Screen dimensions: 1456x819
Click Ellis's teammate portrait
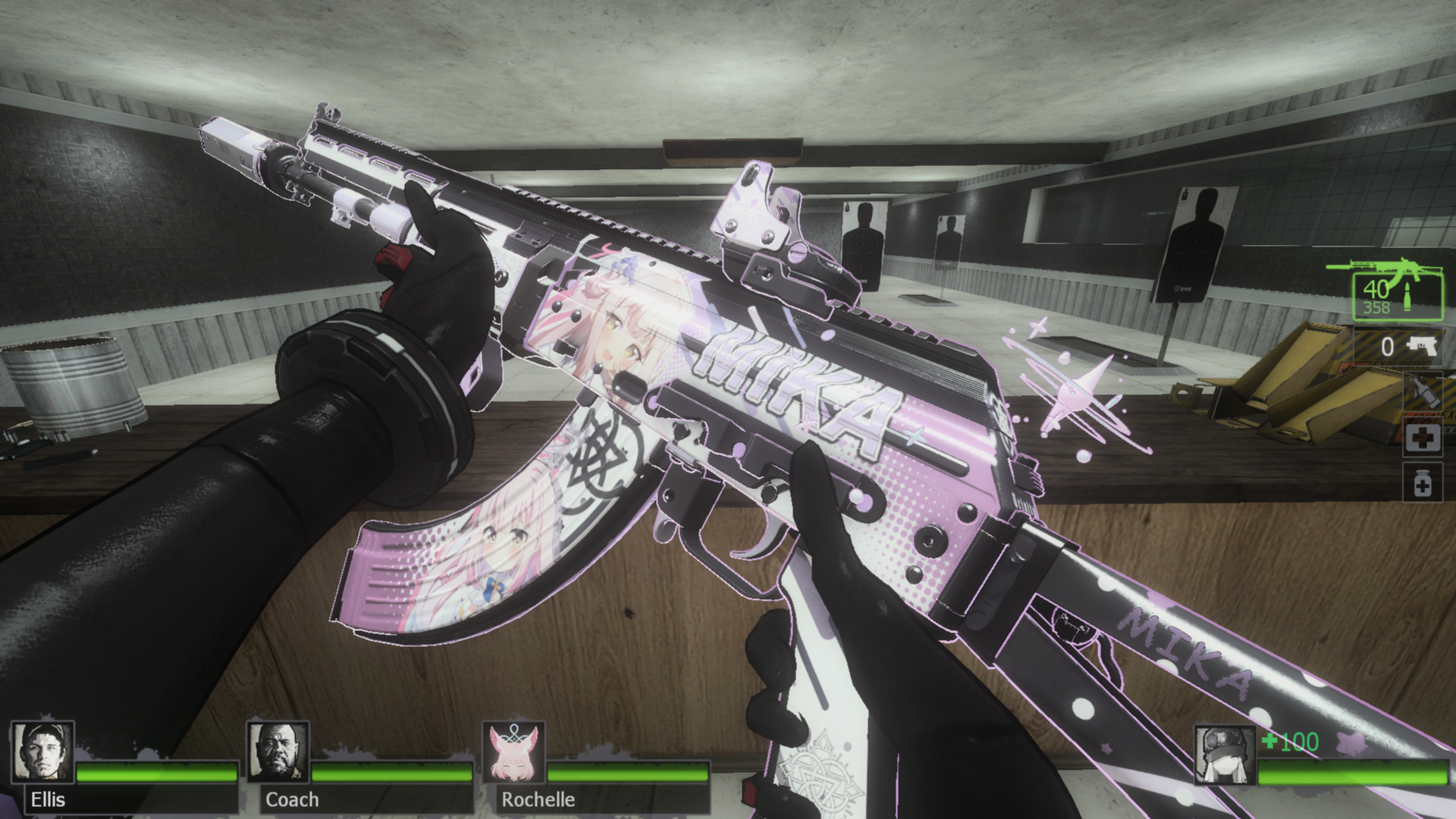(x=42, y=752)
